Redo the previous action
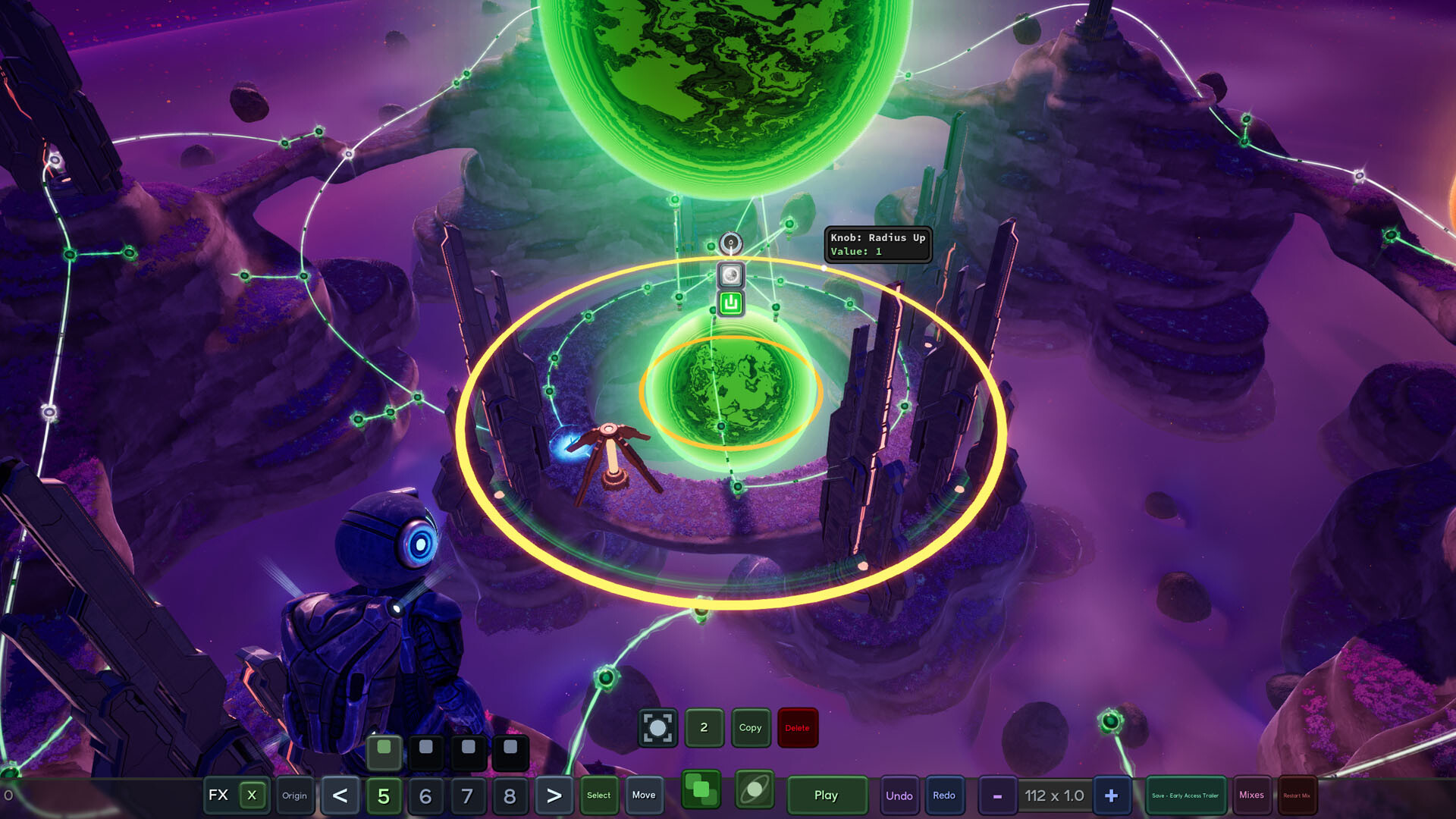This screenshot has height=819, width=1456. pyautogui.click(x=944, y=795)
